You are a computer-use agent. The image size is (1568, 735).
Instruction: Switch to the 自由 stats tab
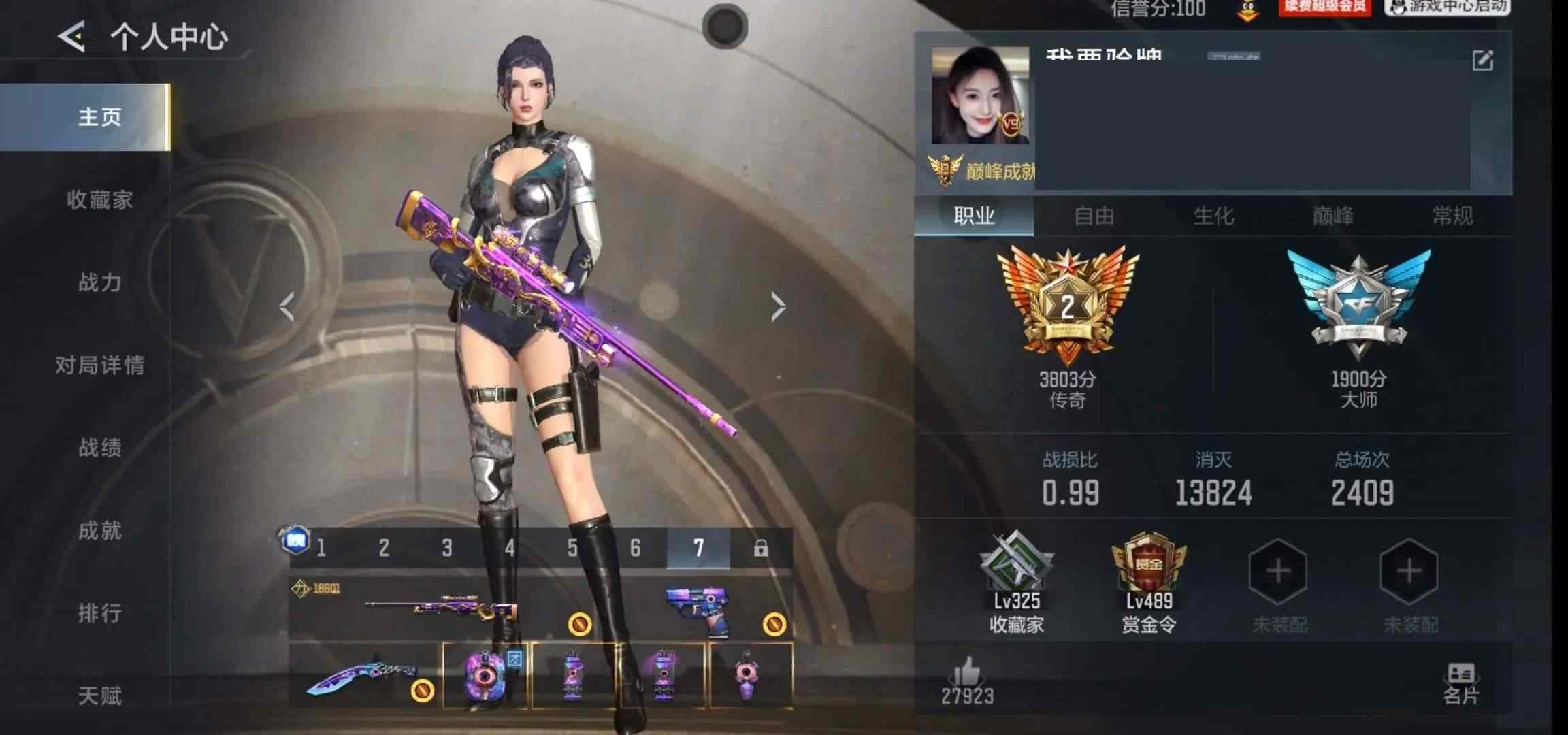click(1094, 216)
